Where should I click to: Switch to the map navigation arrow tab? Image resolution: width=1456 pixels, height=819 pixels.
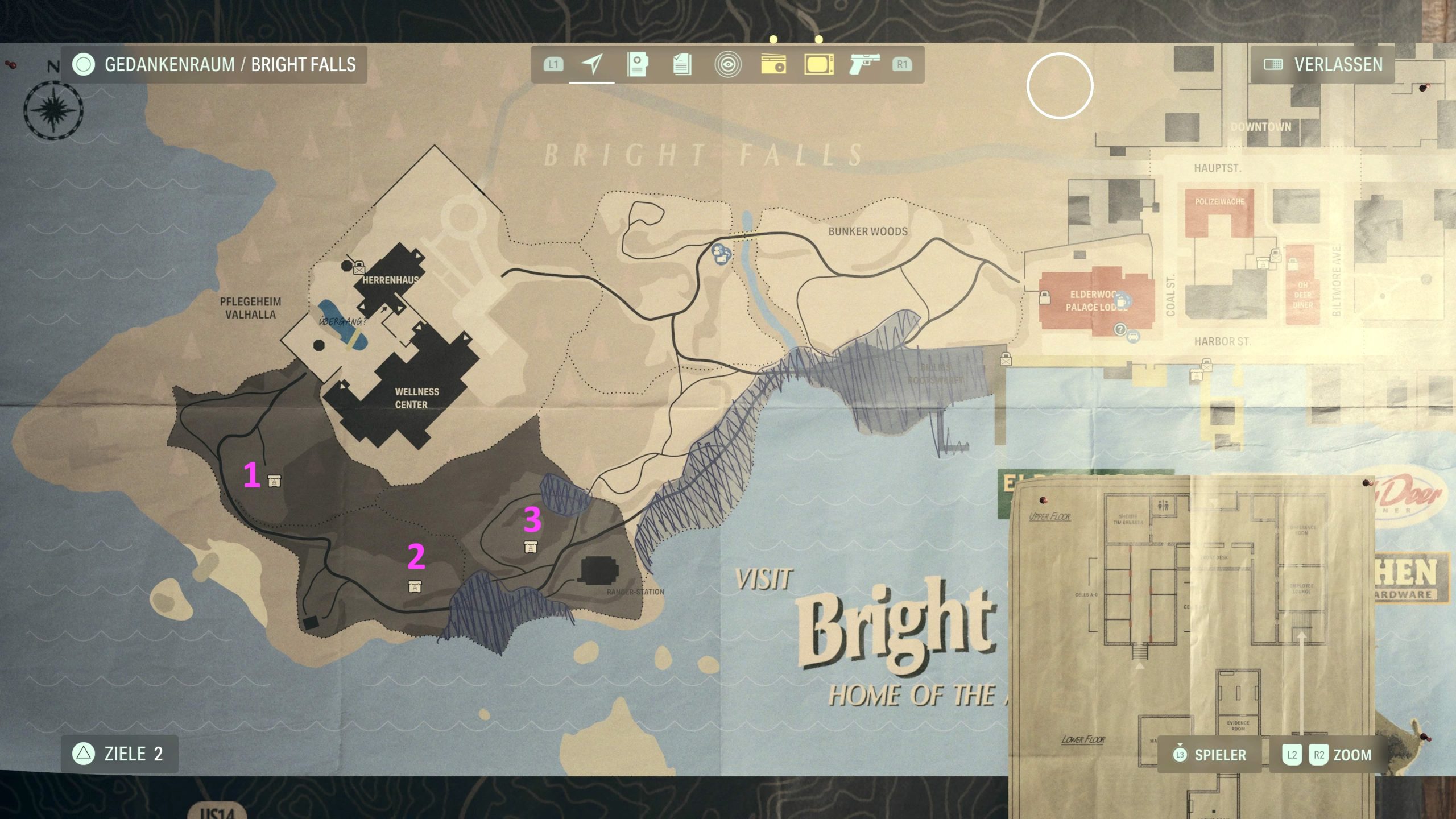click(592, 64)
